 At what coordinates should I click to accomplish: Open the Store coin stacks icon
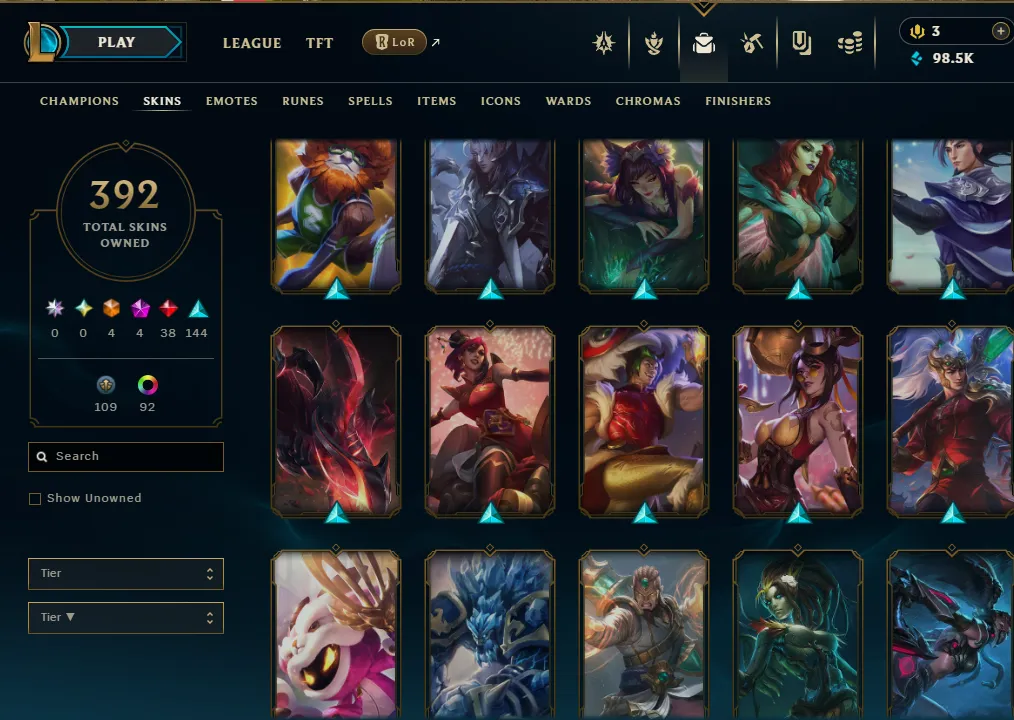tap(849, 43)
